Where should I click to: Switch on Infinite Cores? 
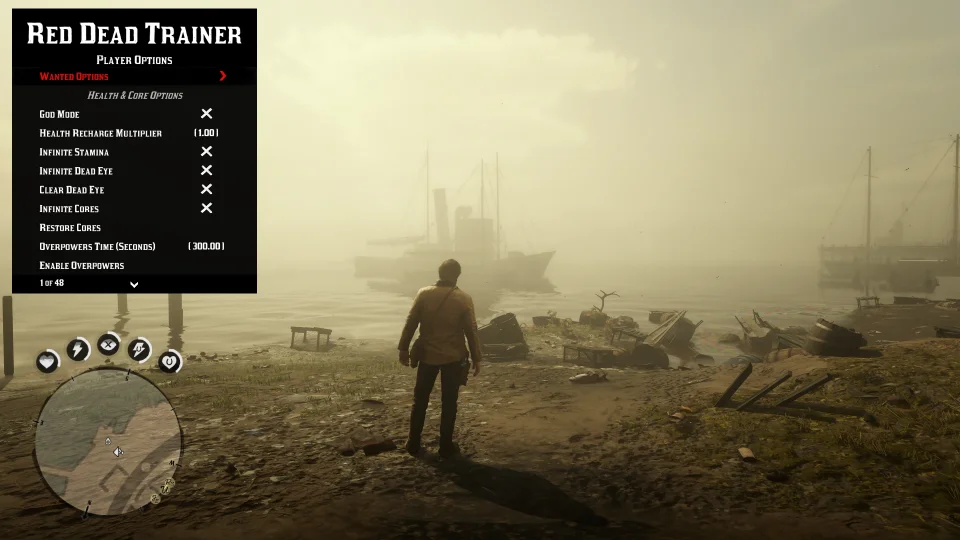click(206, 209)
